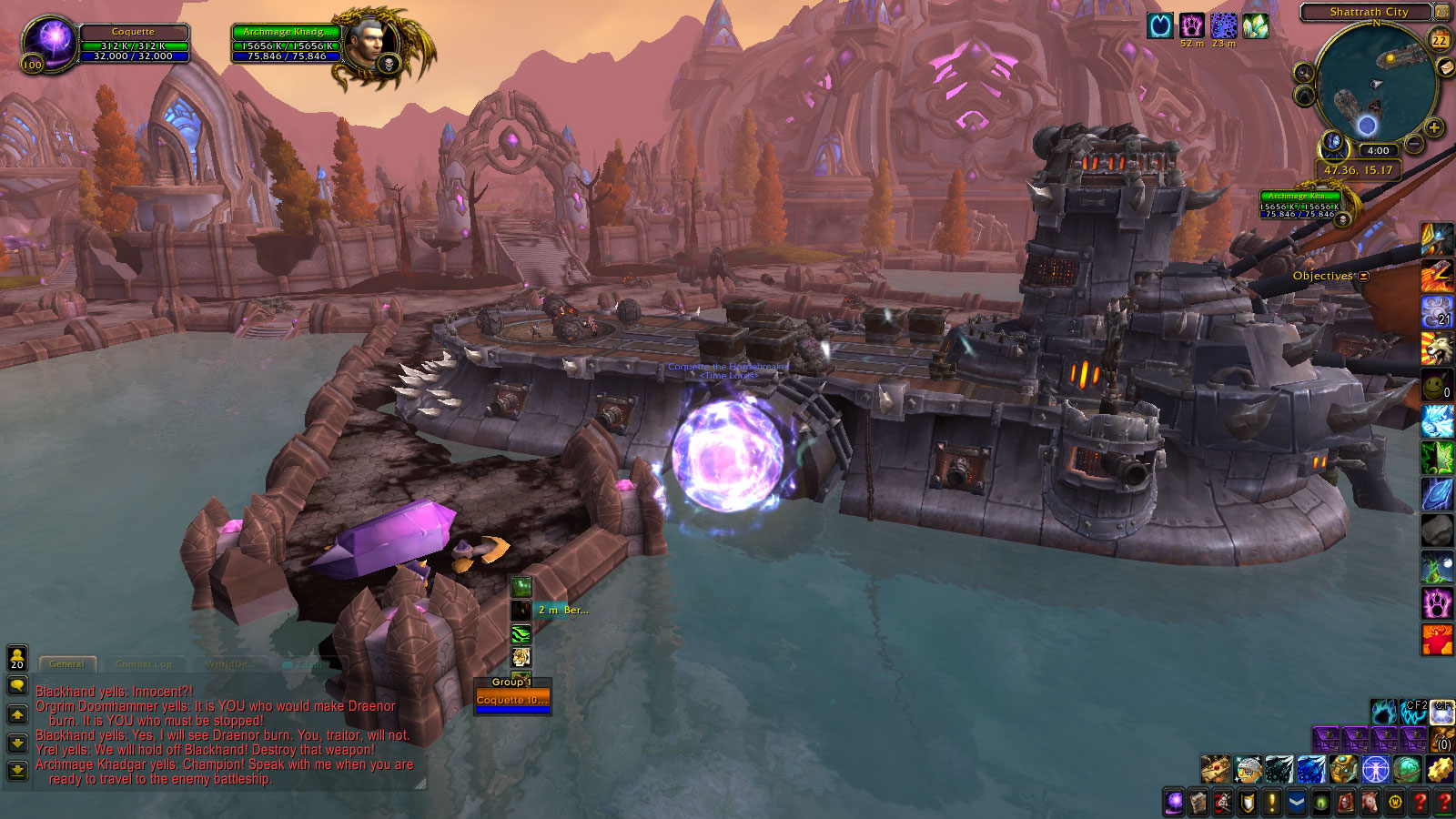Open the social friends button showing 20

[x=17, y=657]
